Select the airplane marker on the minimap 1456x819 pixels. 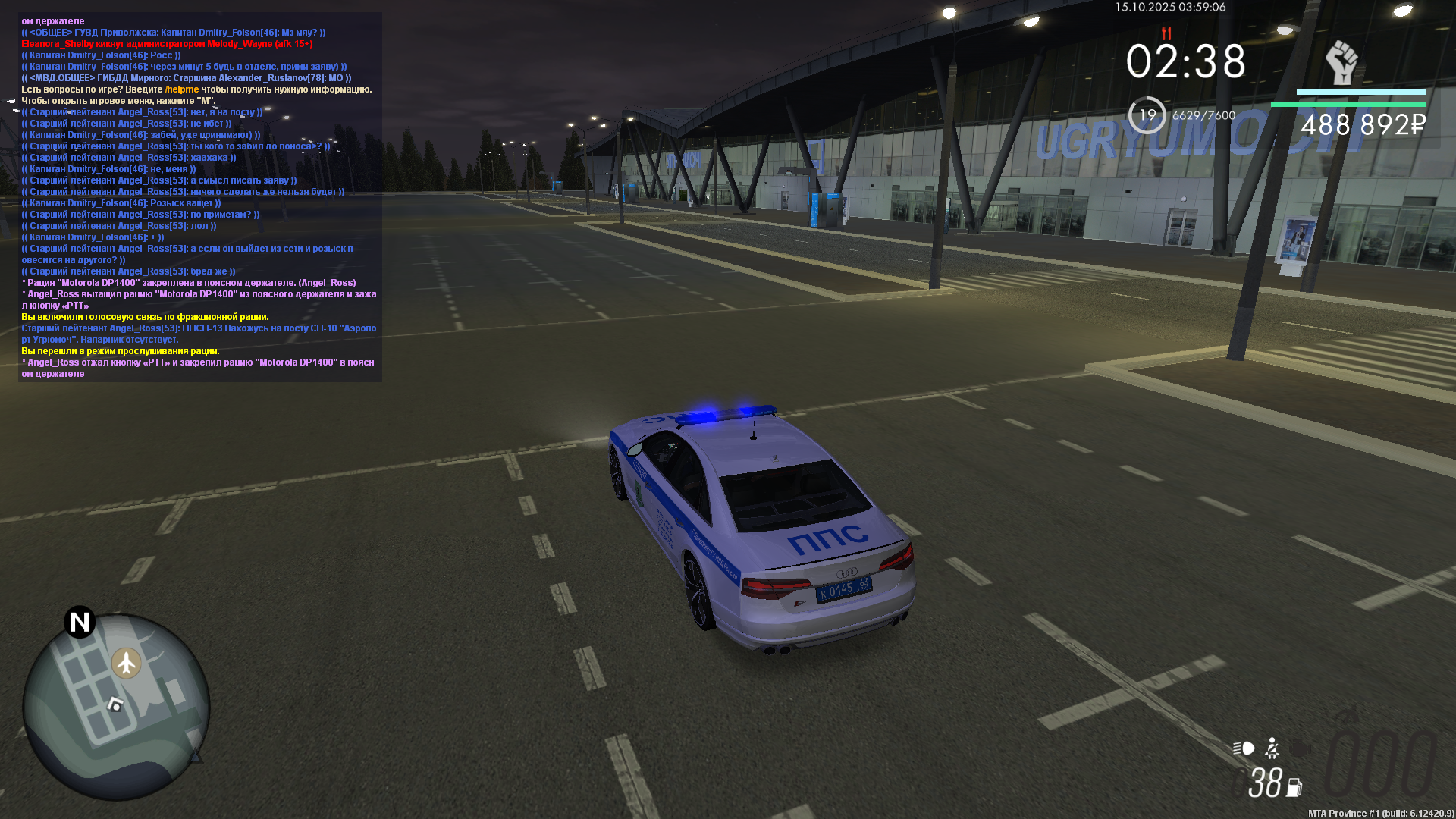click(127, 663)
